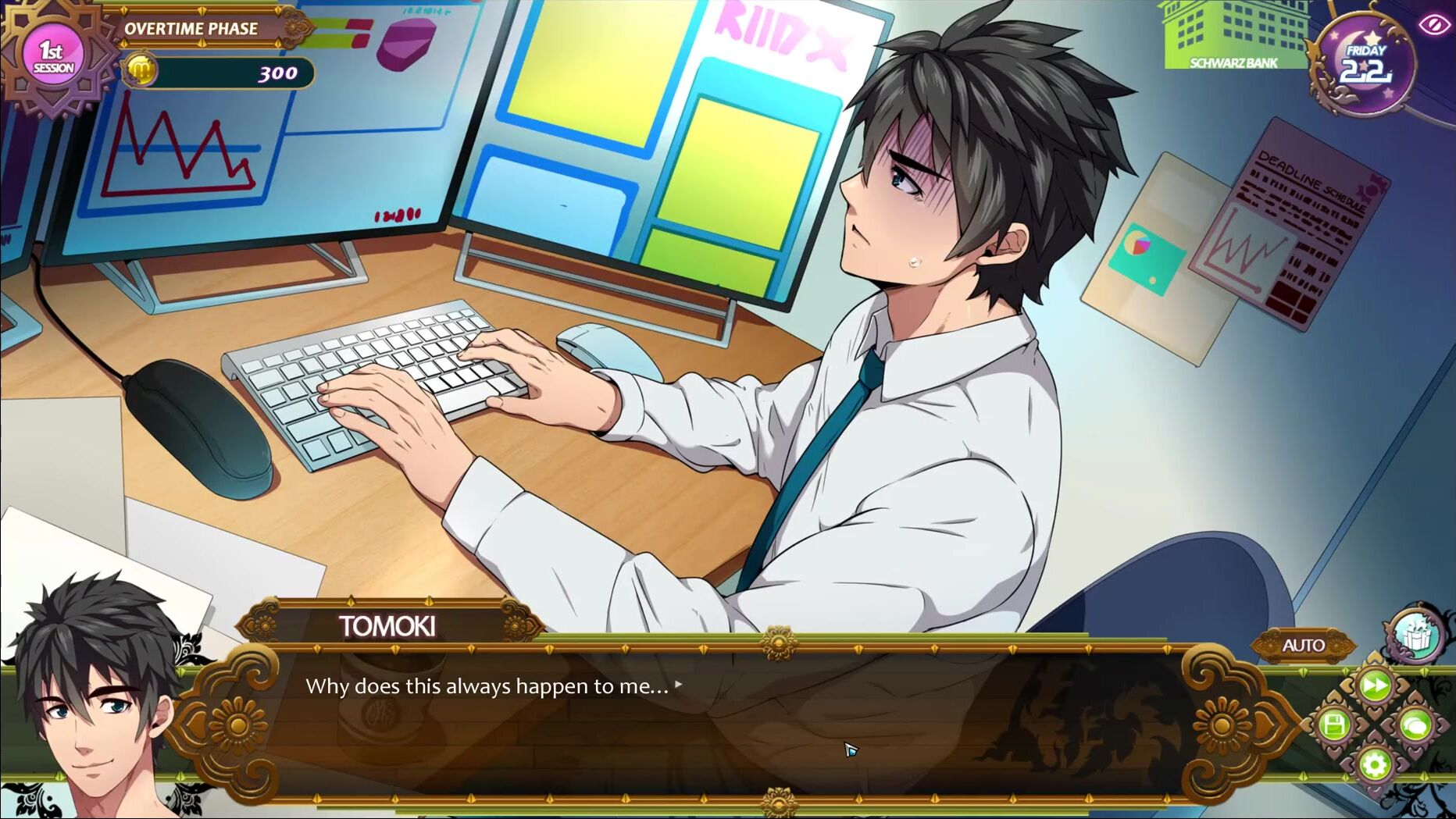
Task: Open the save menu via floppy disk icon
Action: (1335, 725)
